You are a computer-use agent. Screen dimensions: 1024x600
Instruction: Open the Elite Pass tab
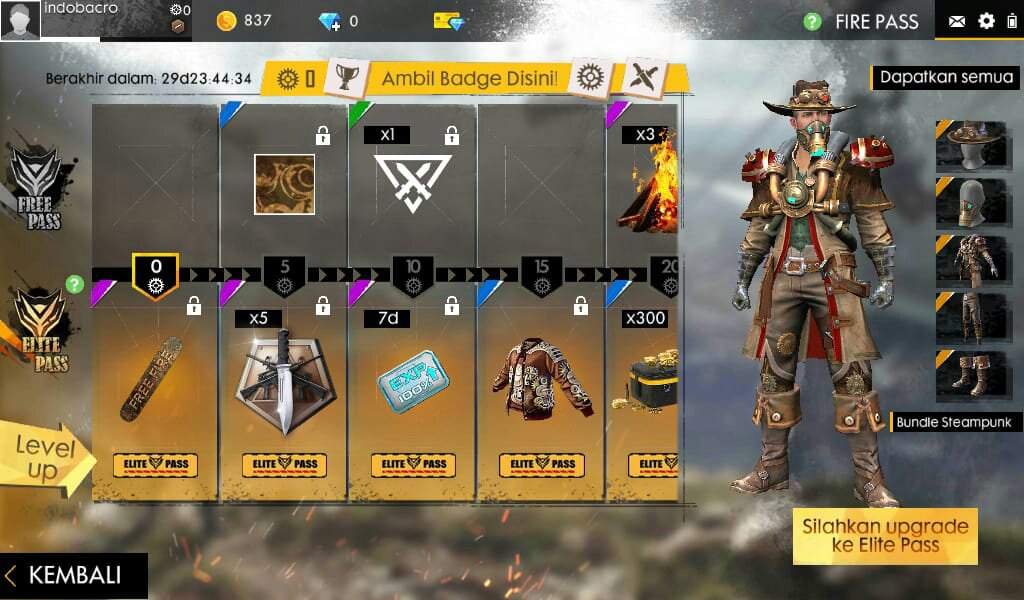[x=38, y=332]
